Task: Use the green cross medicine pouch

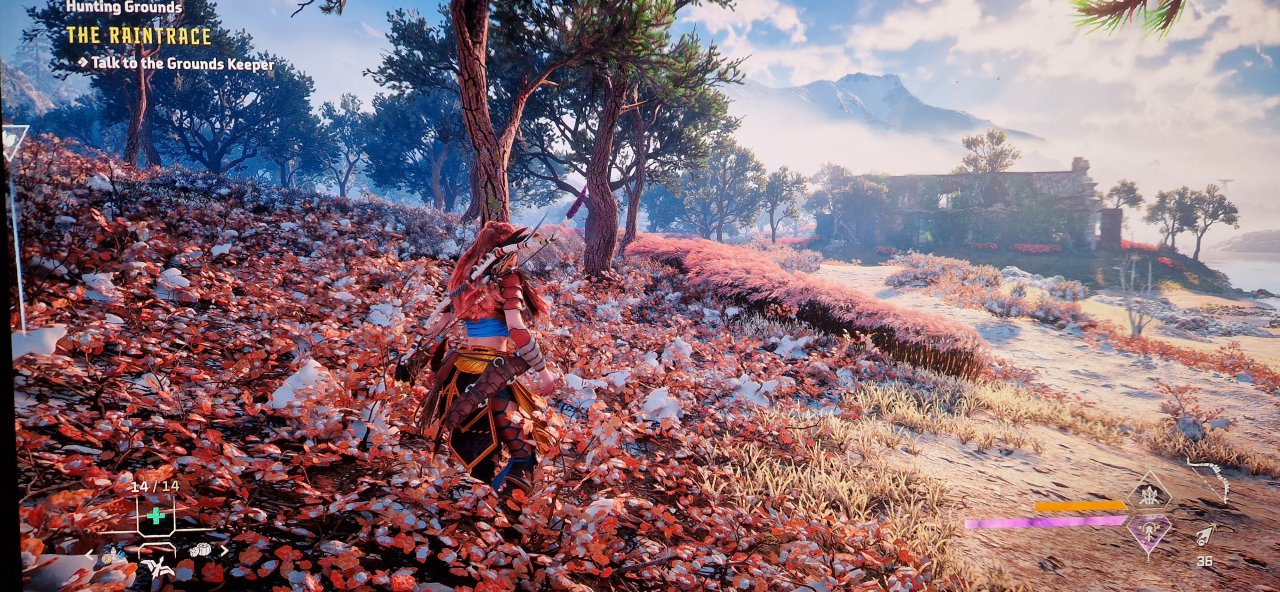Action: pos(156,515)
